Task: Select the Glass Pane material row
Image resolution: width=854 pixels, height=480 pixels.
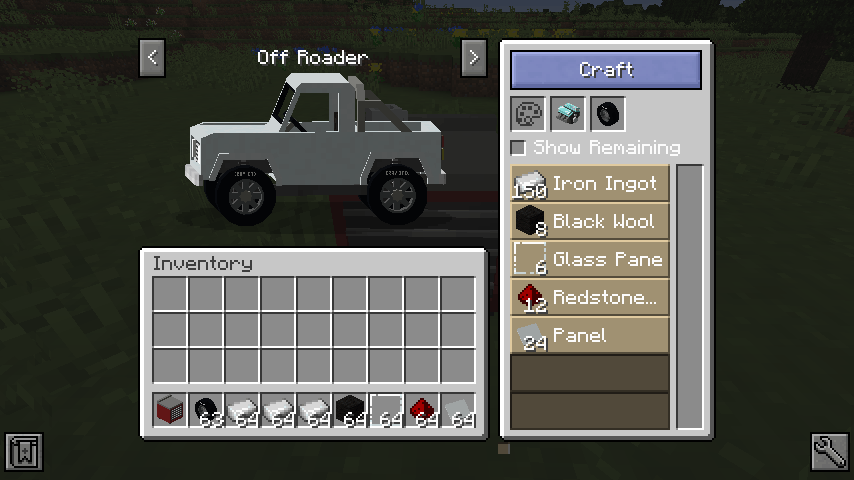Action: pyautogui.click(x=589, y=260)
